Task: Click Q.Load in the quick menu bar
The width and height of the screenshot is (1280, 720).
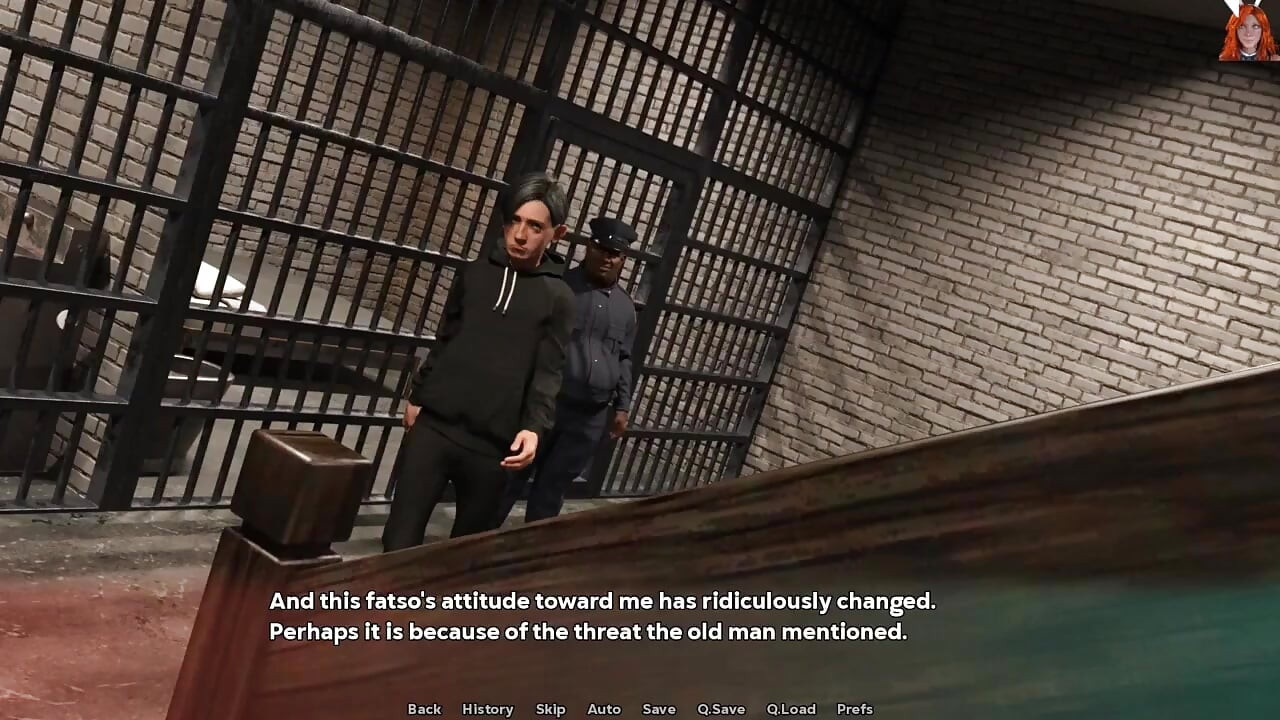Action: pos(789,709)
